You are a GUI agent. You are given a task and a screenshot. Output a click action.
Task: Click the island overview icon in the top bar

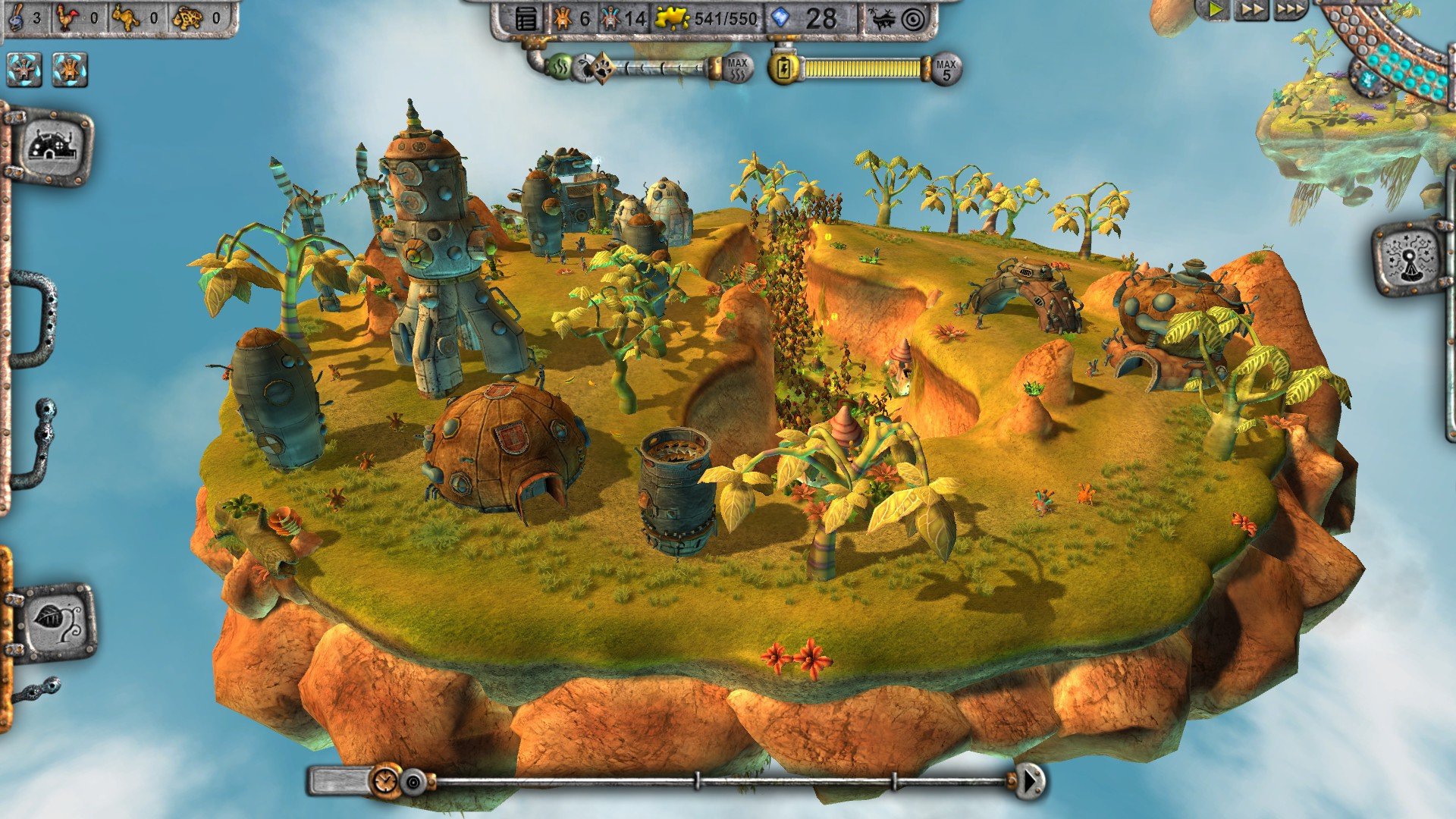pyautogui.click(x=882, y=18)
